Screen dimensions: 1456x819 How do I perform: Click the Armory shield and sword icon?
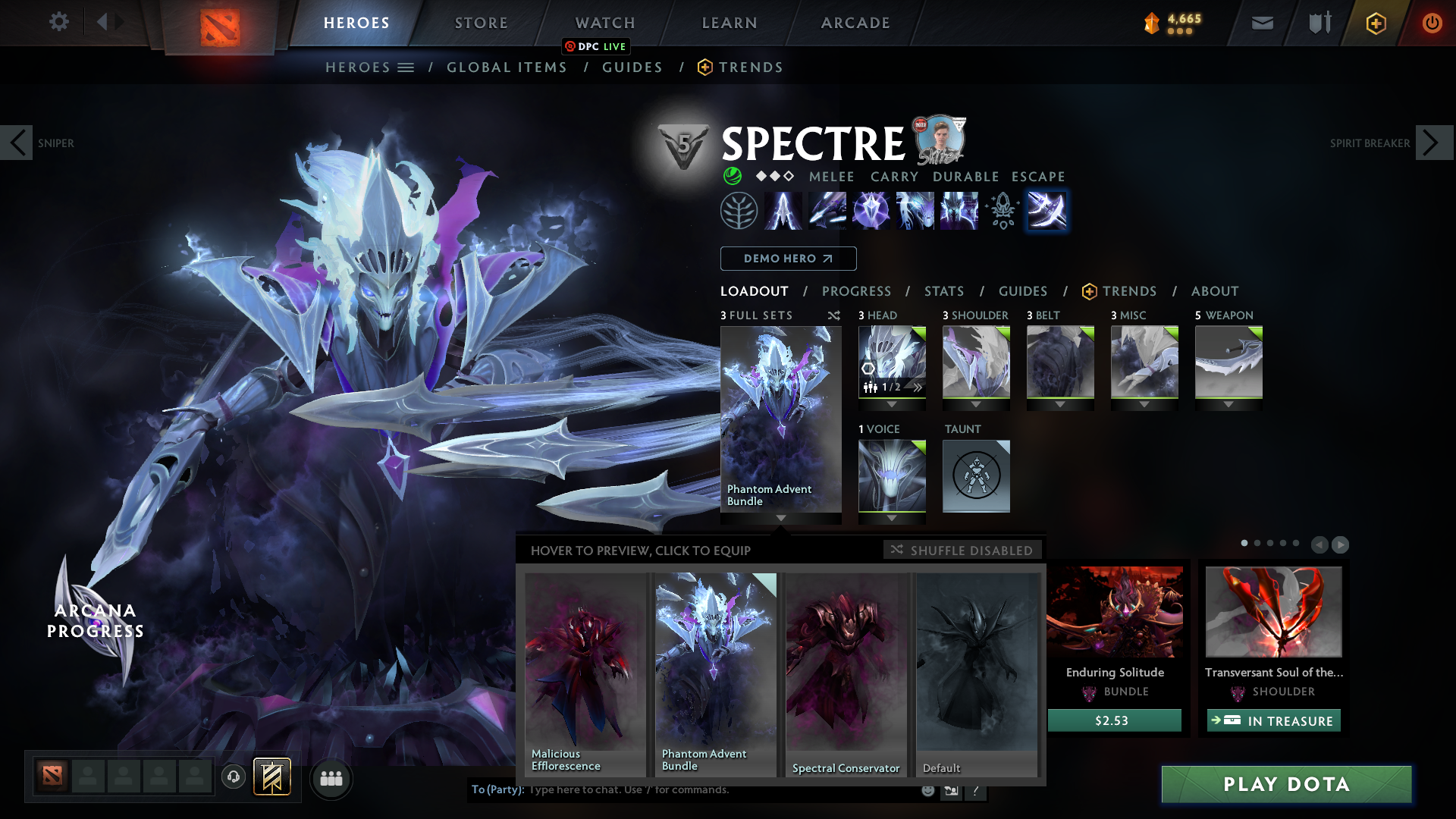point(1318,23)
